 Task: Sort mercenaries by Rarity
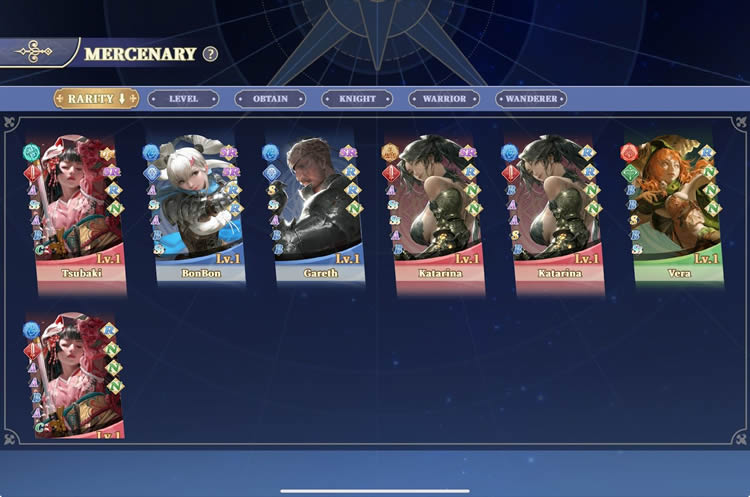coord(96,98)
